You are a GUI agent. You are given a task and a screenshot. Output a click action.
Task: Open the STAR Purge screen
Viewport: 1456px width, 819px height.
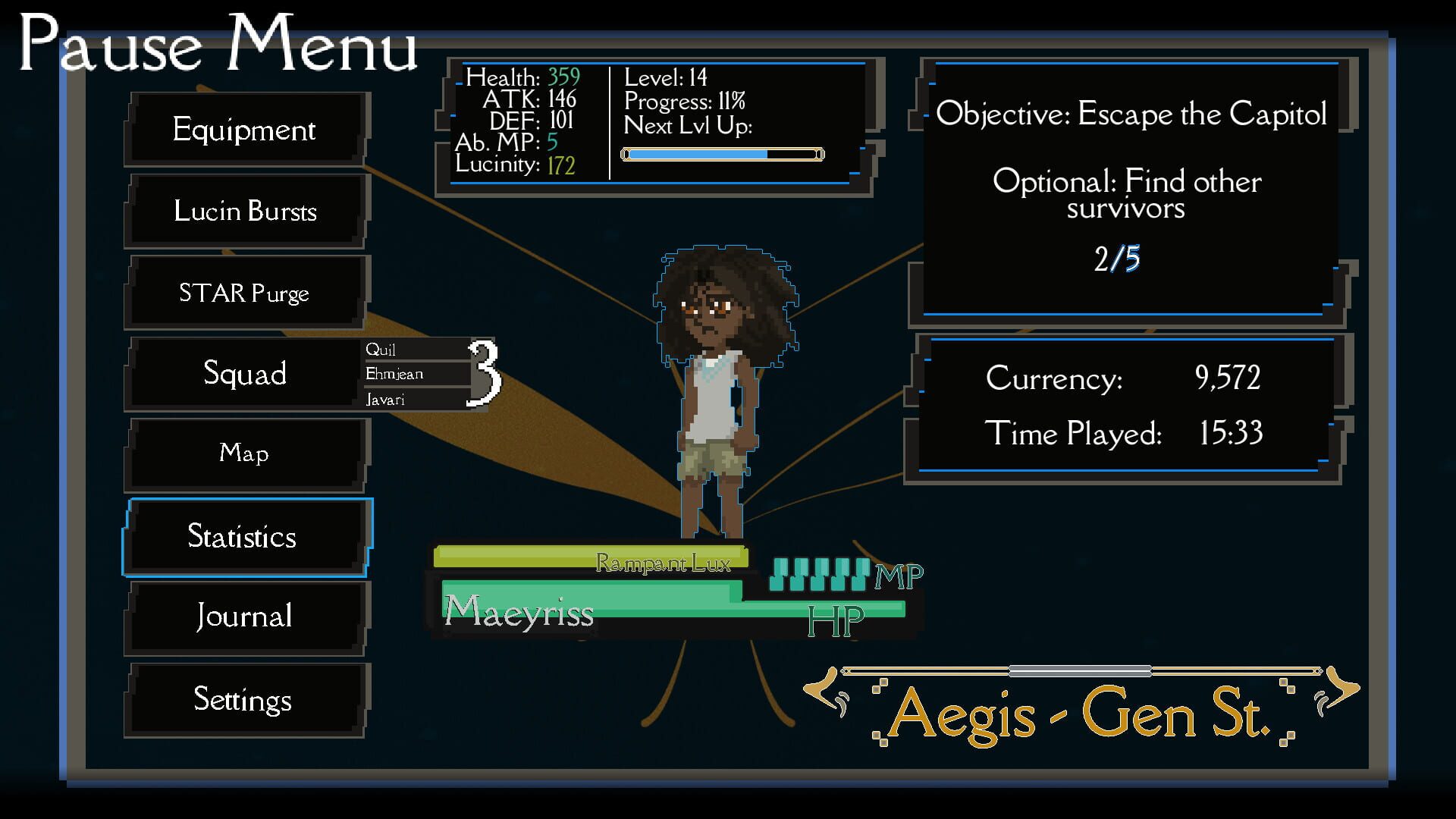244,293
